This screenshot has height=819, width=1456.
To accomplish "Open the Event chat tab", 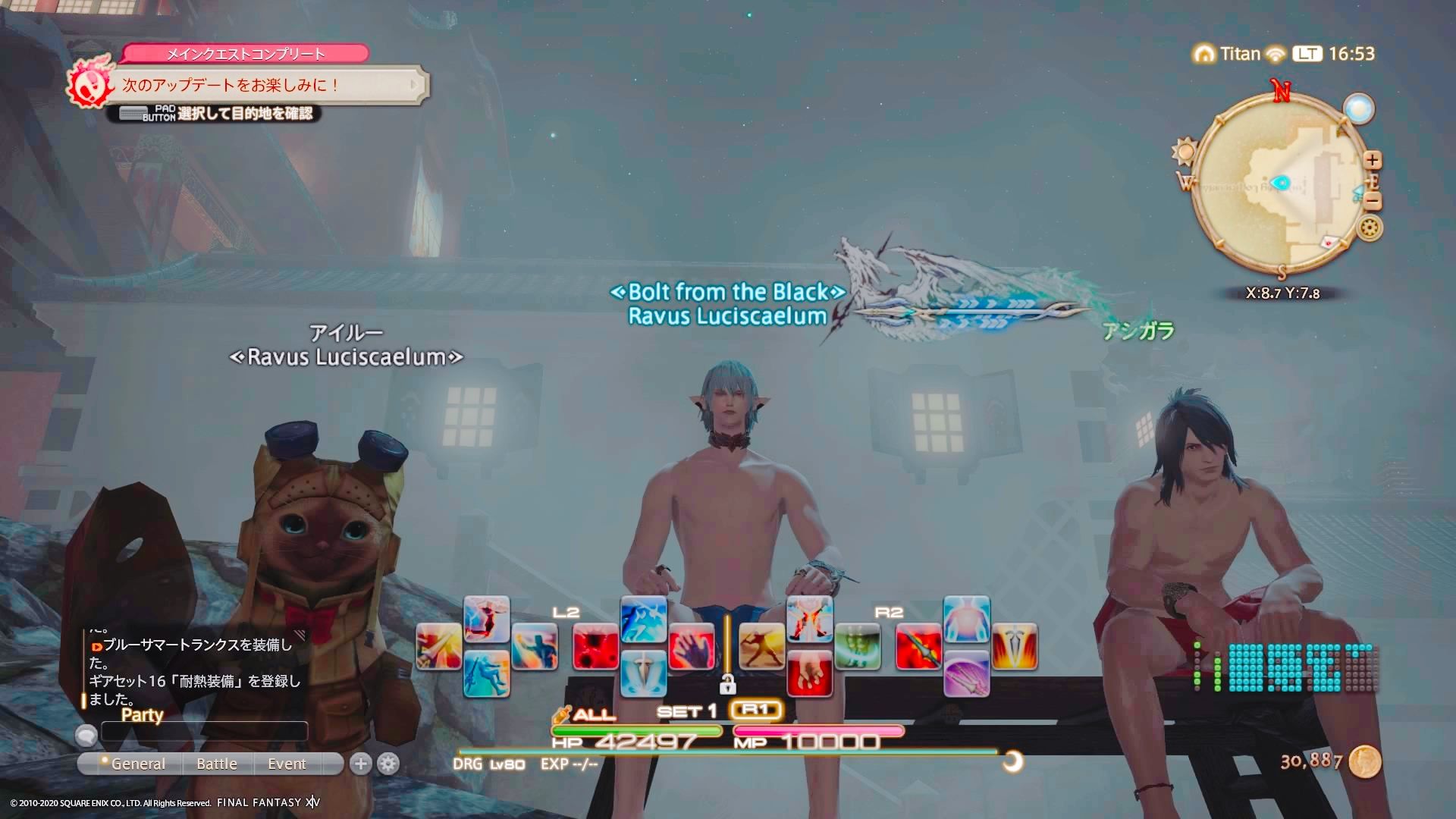I will 287,764.
